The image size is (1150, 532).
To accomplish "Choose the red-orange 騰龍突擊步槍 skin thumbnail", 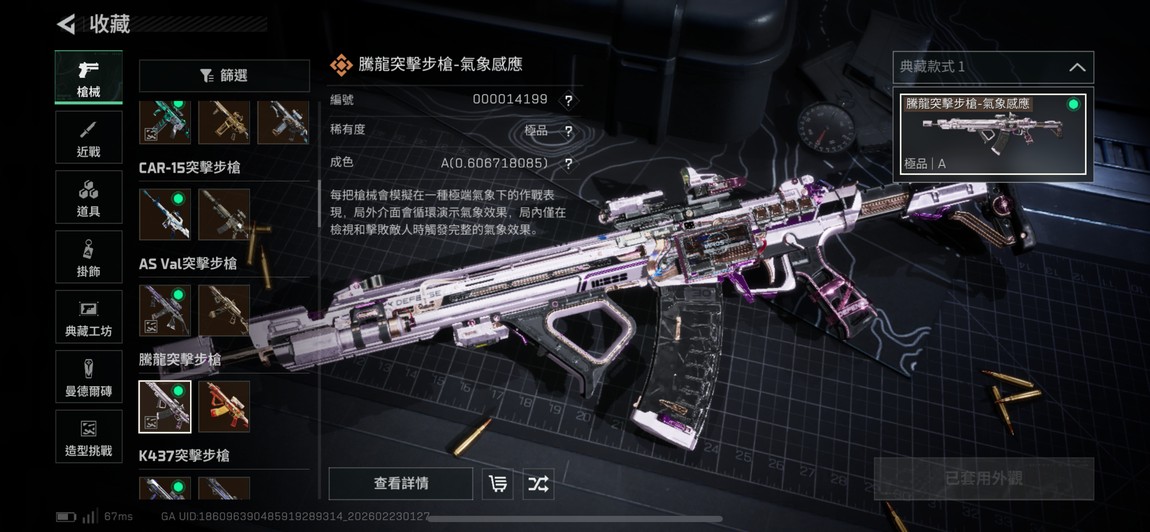I will click(x=224, y=407).
